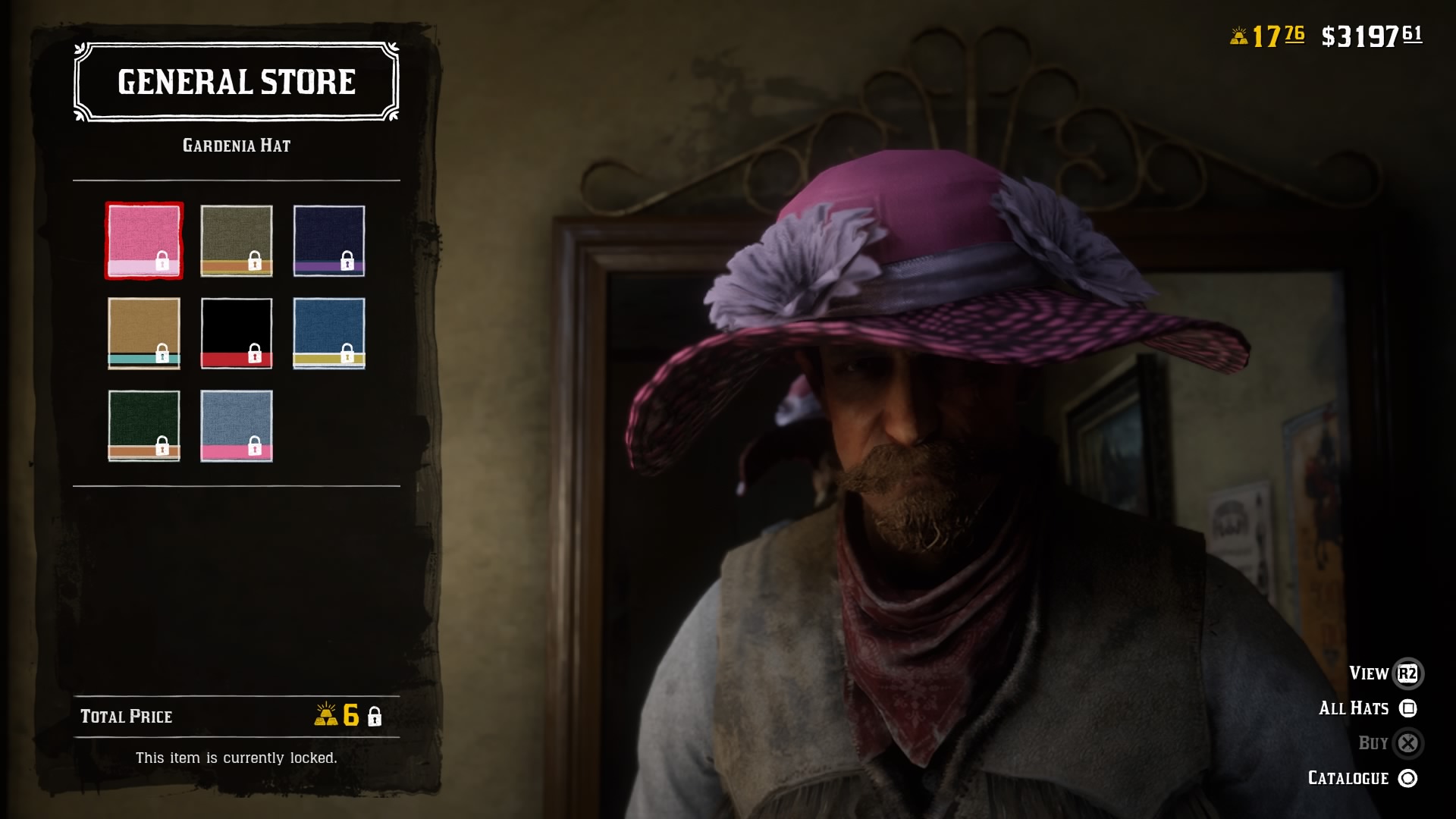Select the black and red hat variant

(236, 332)
